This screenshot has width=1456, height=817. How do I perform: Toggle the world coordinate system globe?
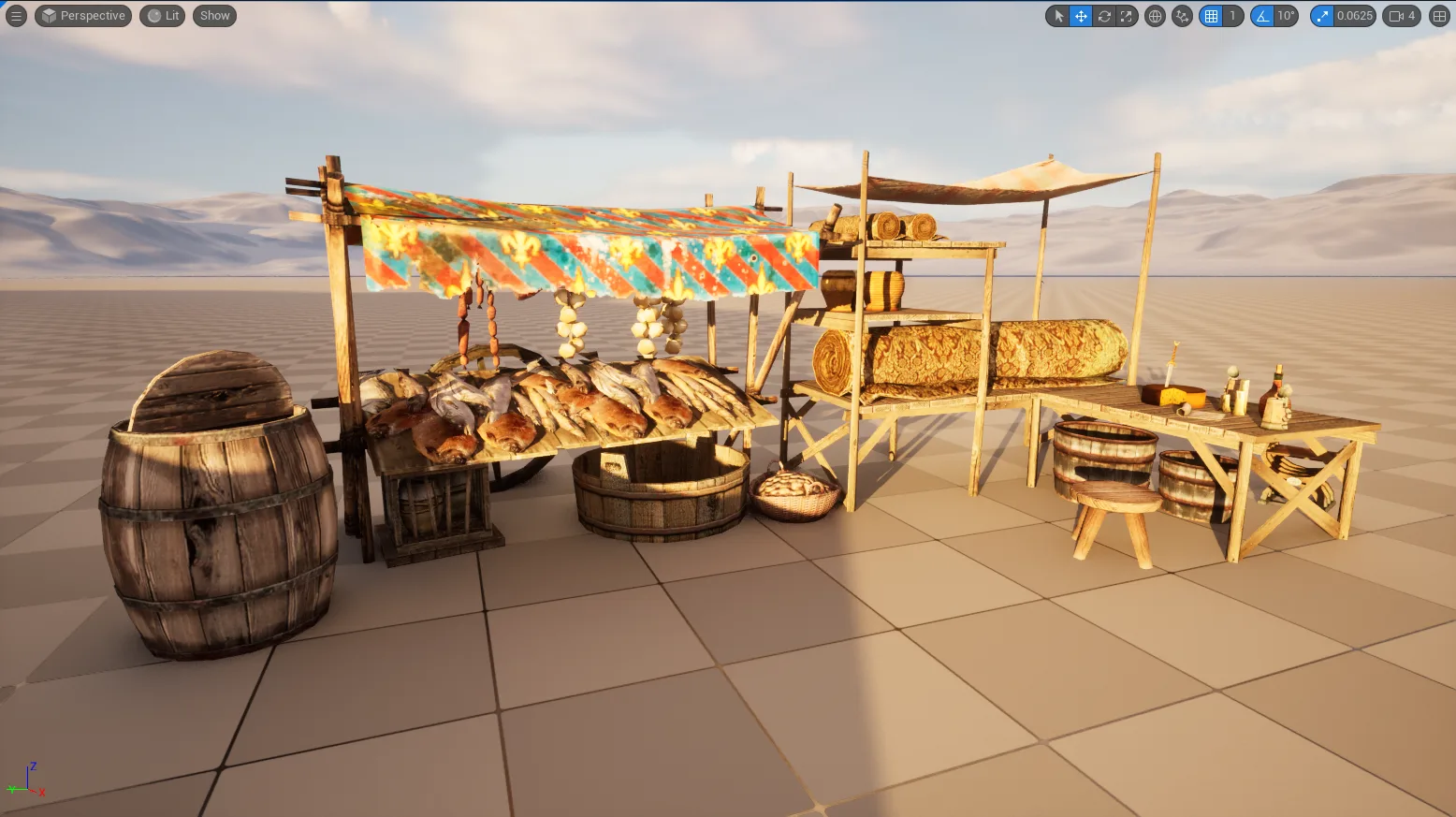[x=1156, y=16]
